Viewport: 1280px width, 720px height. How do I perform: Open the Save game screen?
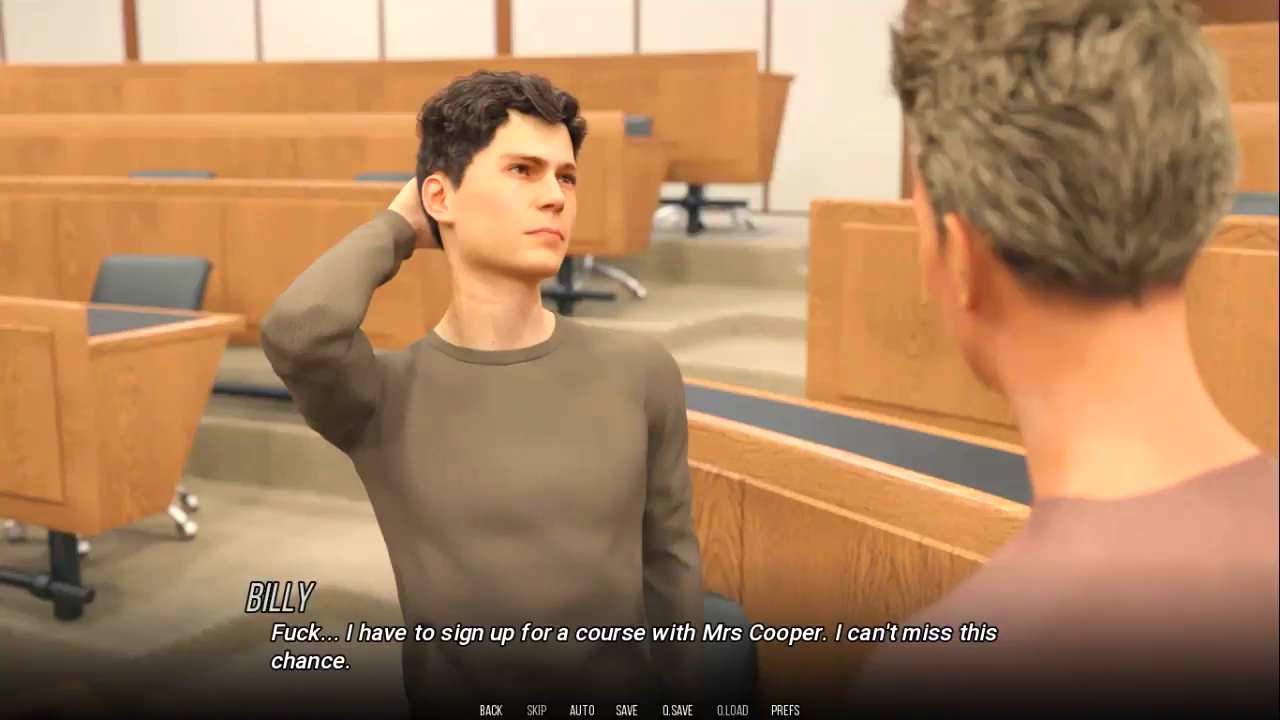(627, 710)
